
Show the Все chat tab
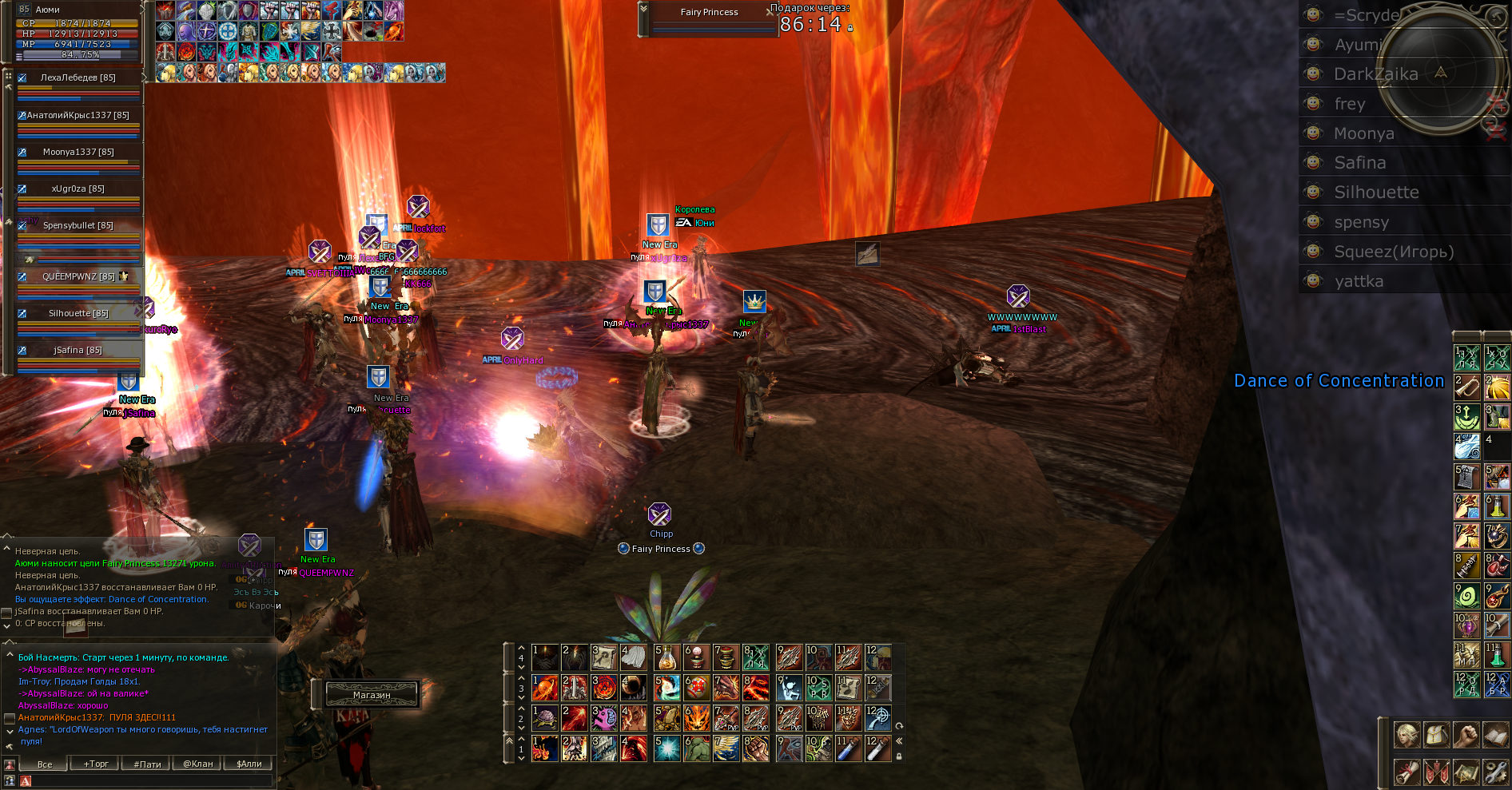click(45, 764)
